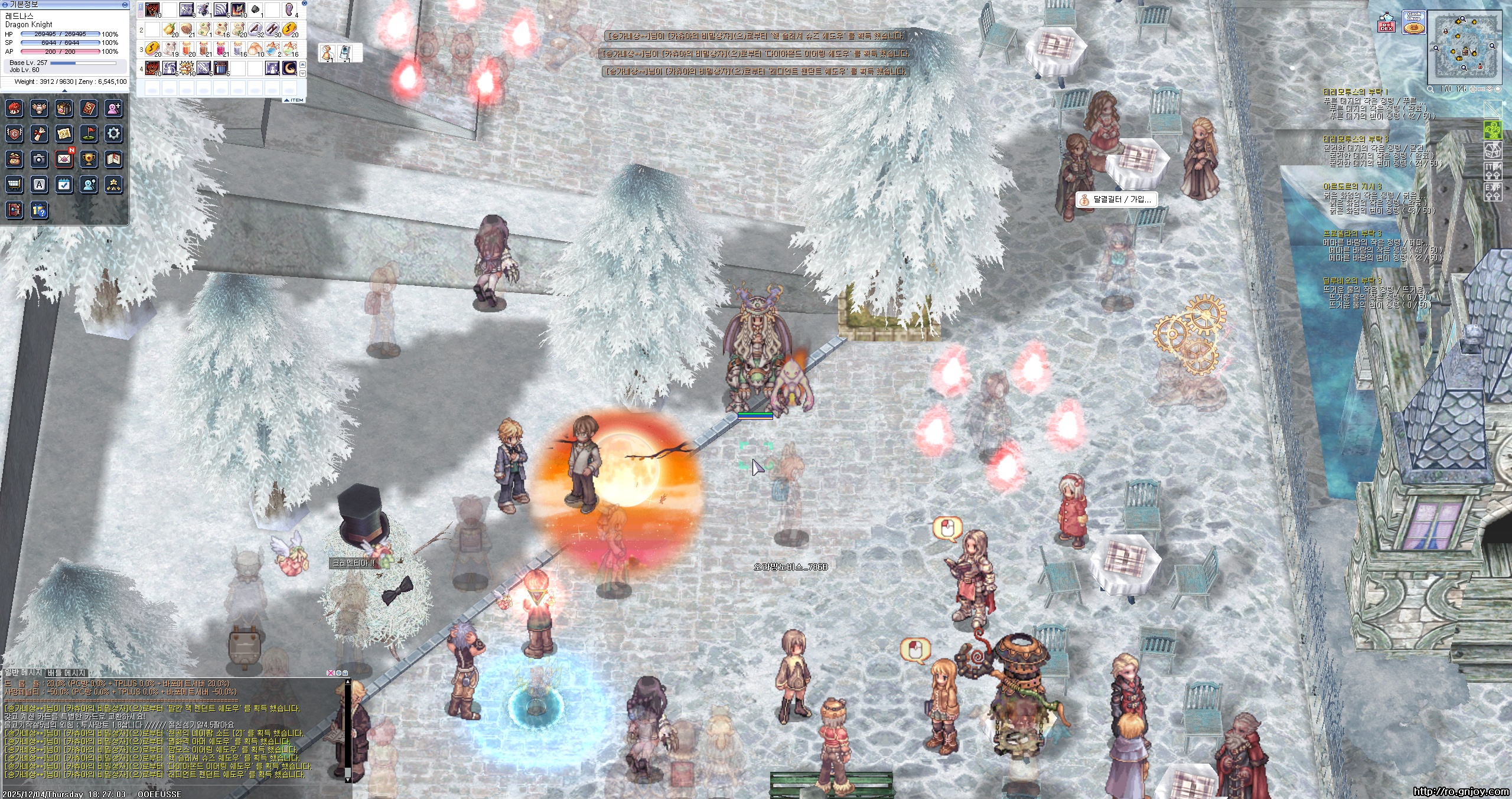Screen dimensions: 1512x799
Task: Toggle the green chocobo mount status icon
Action: coord(1493,130)
